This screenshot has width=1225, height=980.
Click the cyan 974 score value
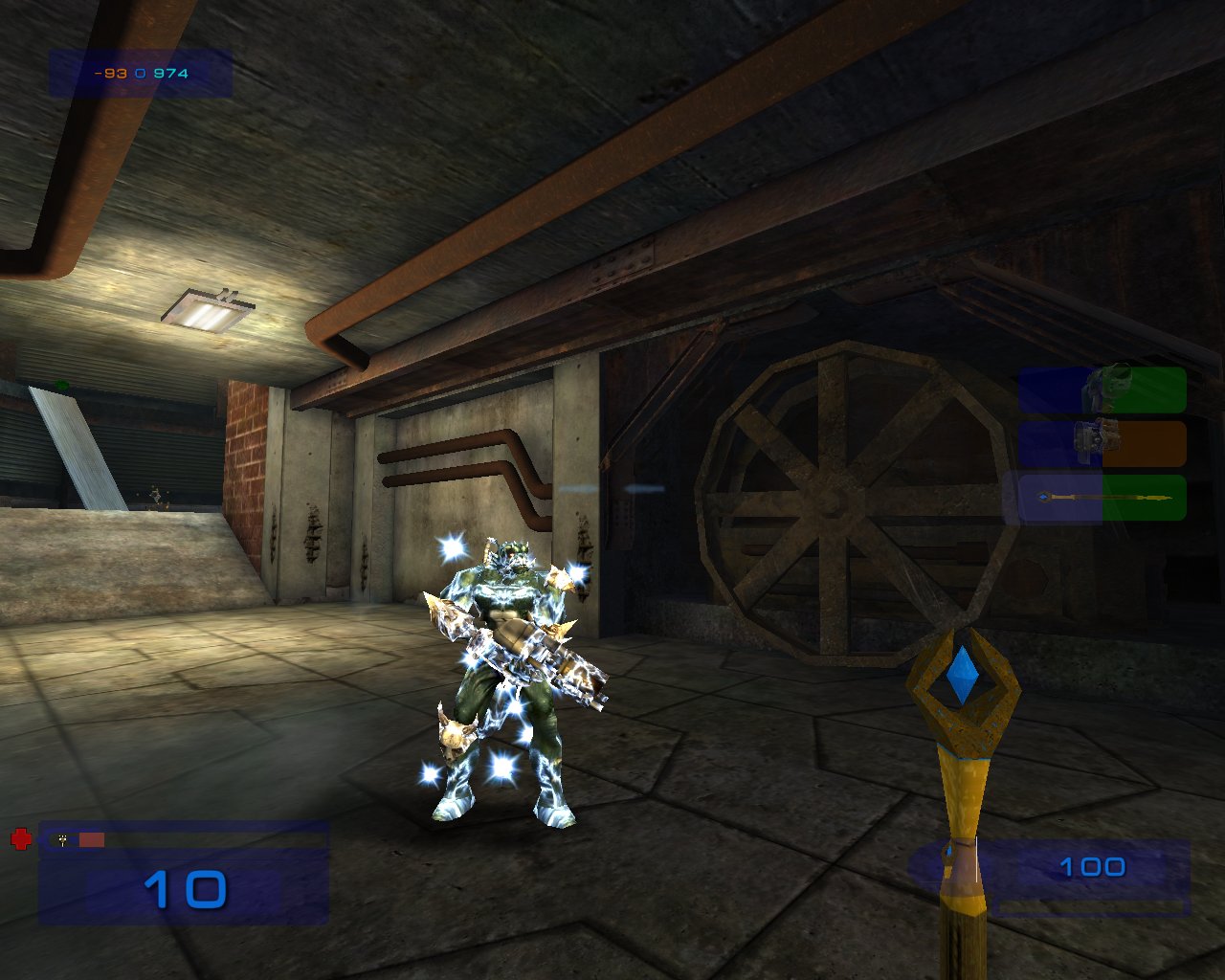pyautogui.click(x=170, y=72)
